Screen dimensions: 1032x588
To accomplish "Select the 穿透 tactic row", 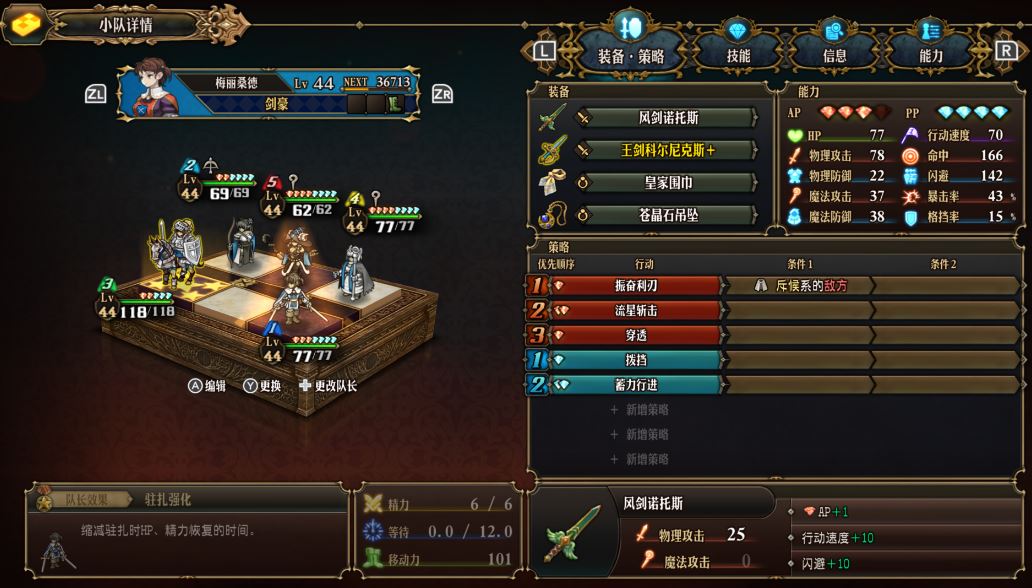I will [636, 335].
